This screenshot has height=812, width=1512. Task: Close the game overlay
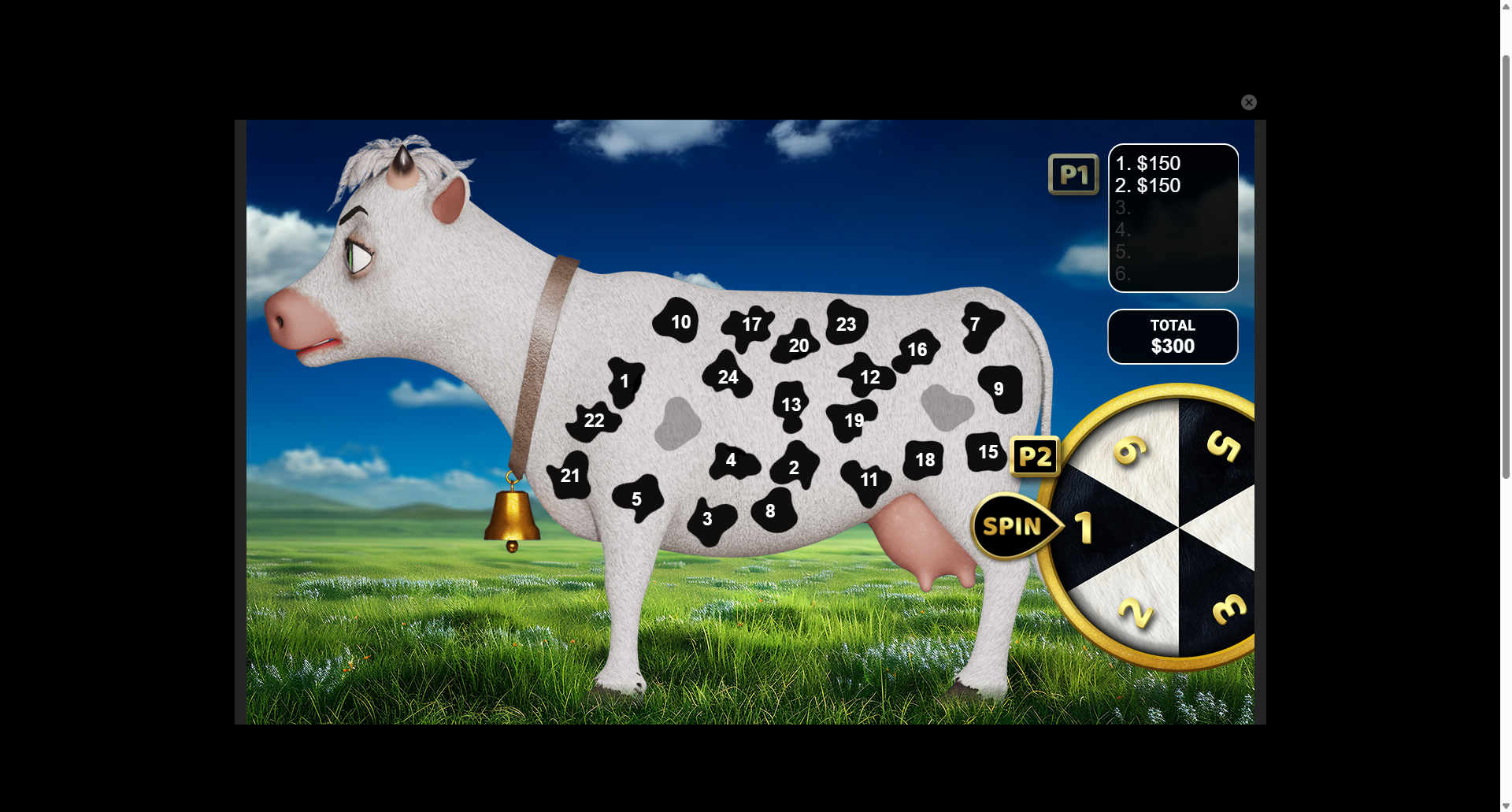click(1249, 102)
